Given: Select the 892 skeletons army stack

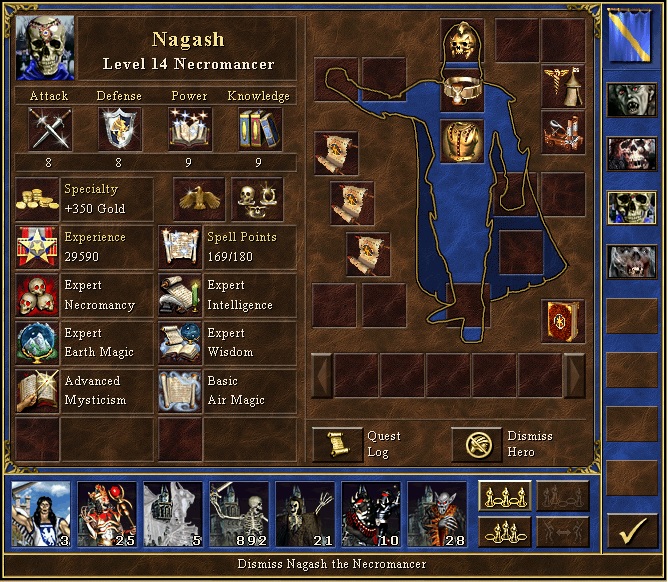Looking at the screenshot, I should point(239,511).
